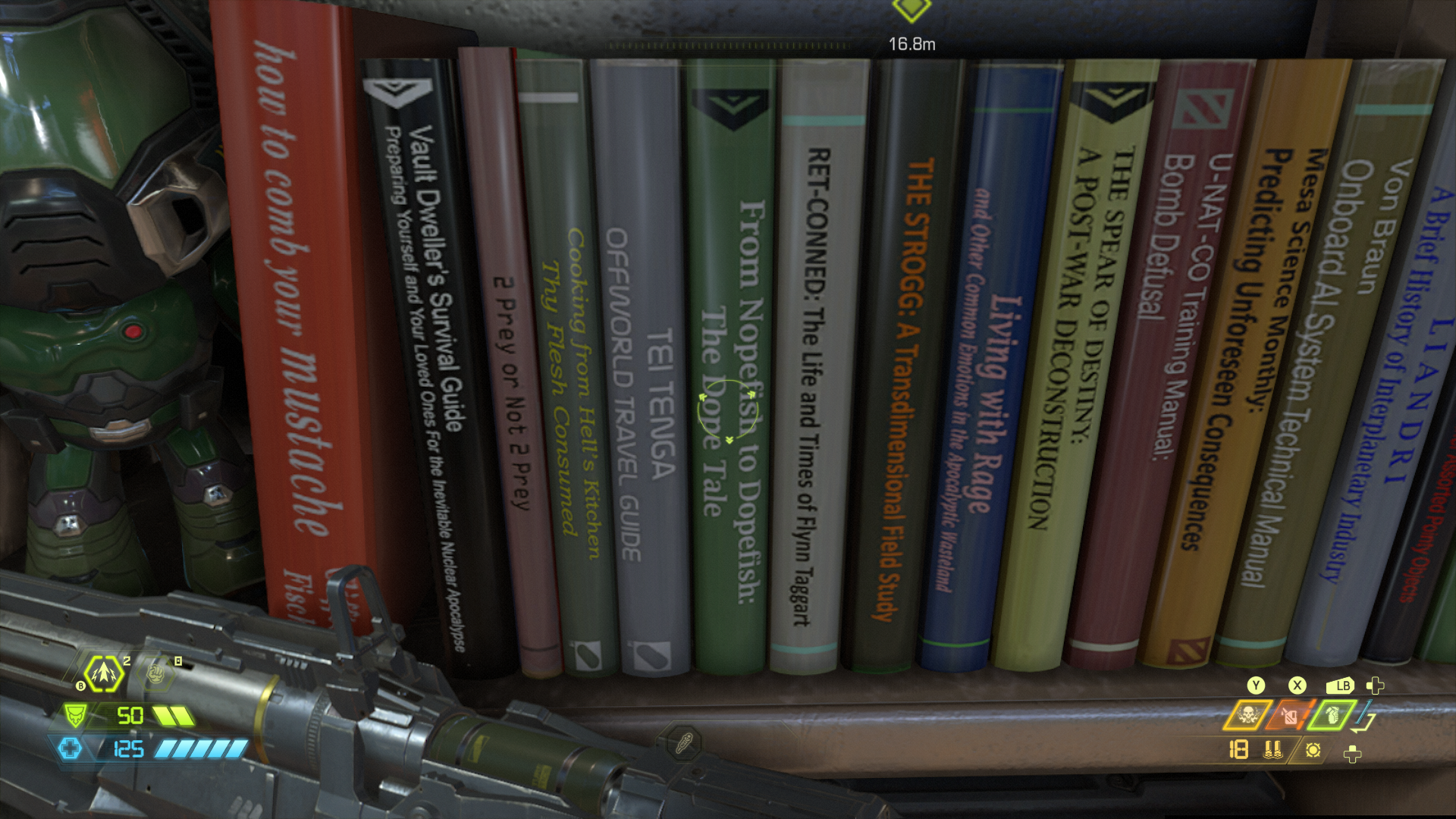1456x819 pixels.
Task: Use the green frag grenade icon
Action: pyautogui.click(x=1332, y=715)
